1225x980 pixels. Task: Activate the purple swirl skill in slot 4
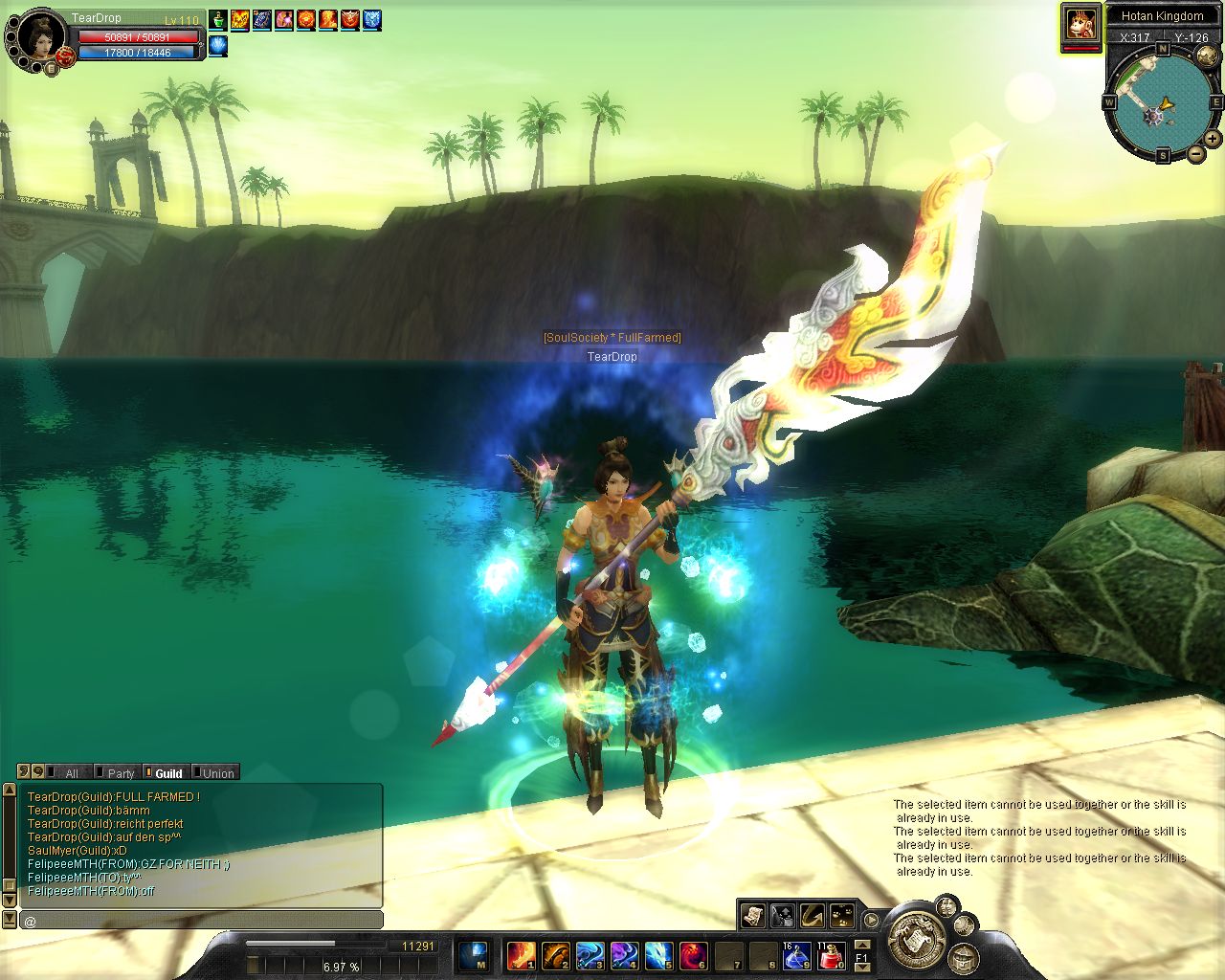(x=624, y=954)
